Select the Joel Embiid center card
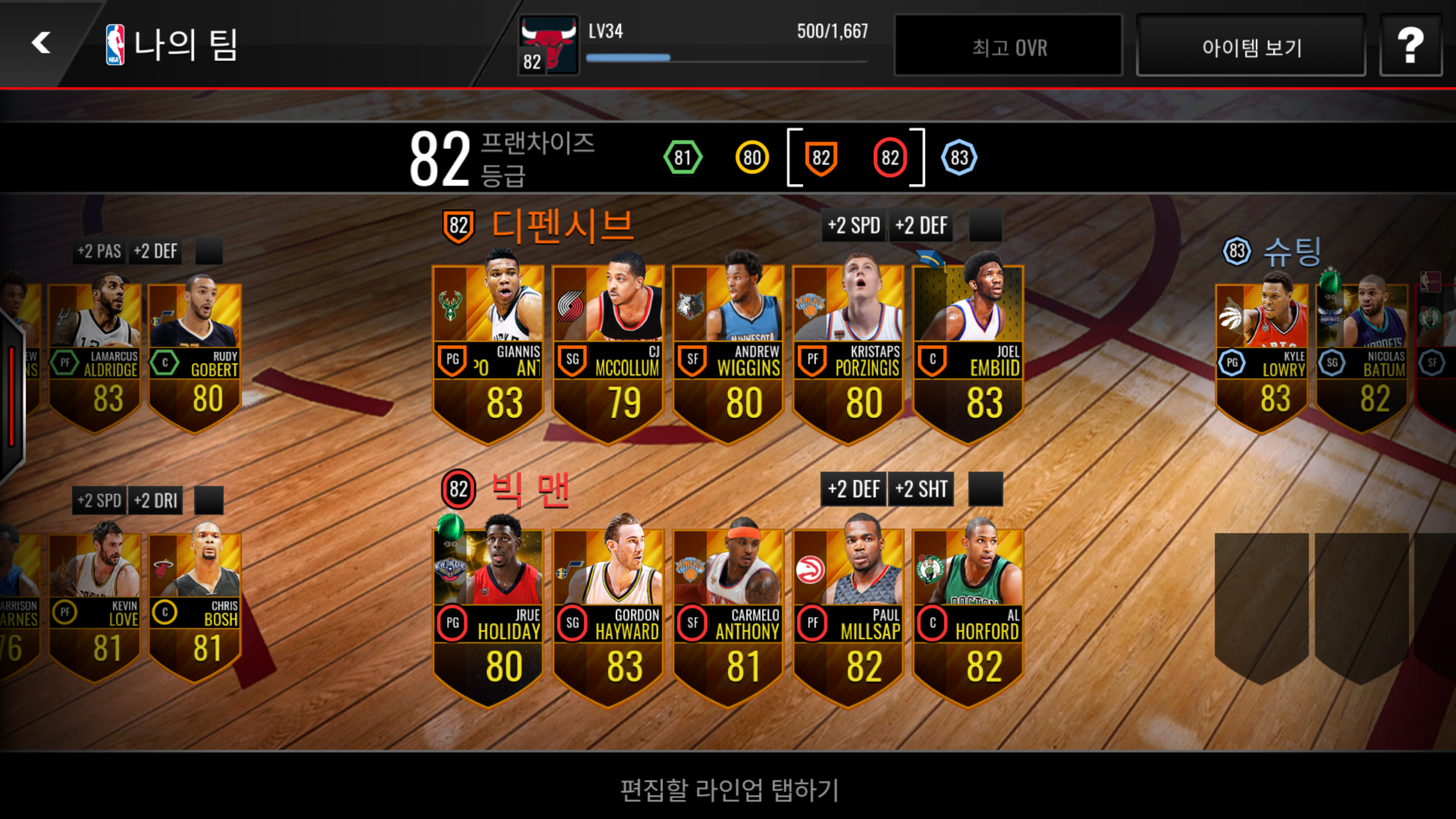The width and height of the screenshot is (1456, 819). (968, 353)
